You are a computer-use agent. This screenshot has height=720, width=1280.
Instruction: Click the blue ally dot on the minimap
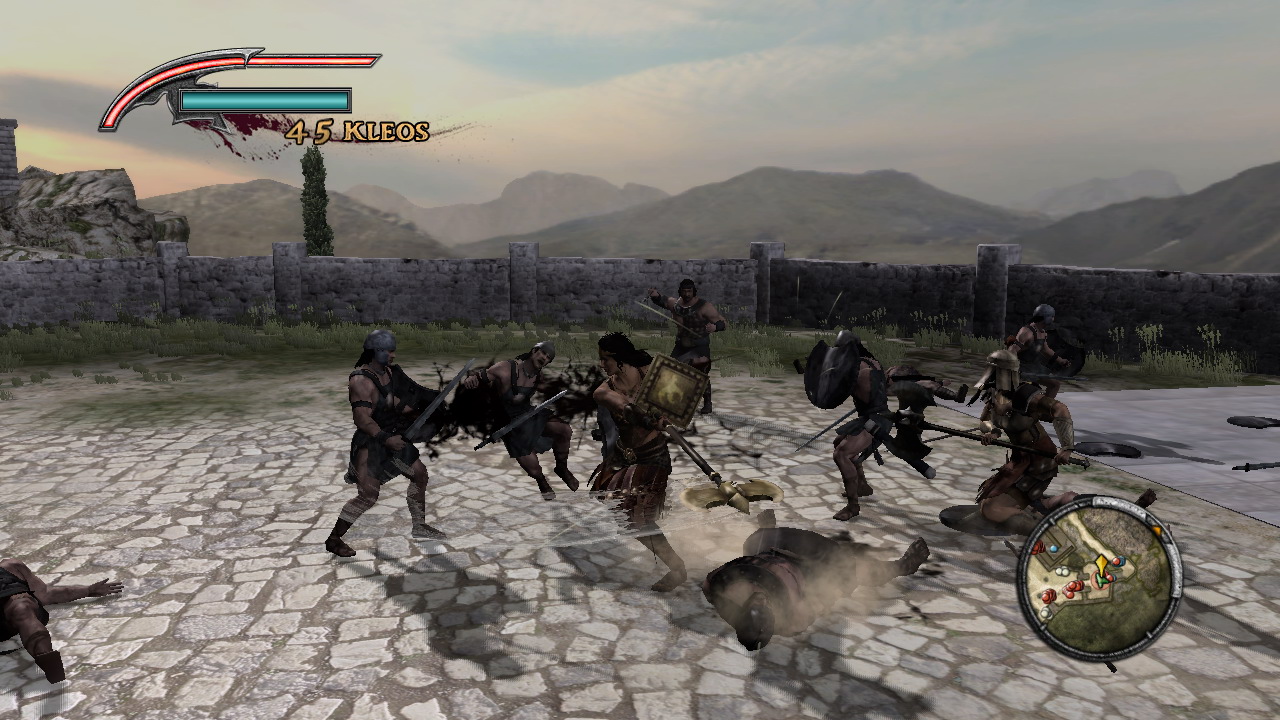tap(1054, 547)
